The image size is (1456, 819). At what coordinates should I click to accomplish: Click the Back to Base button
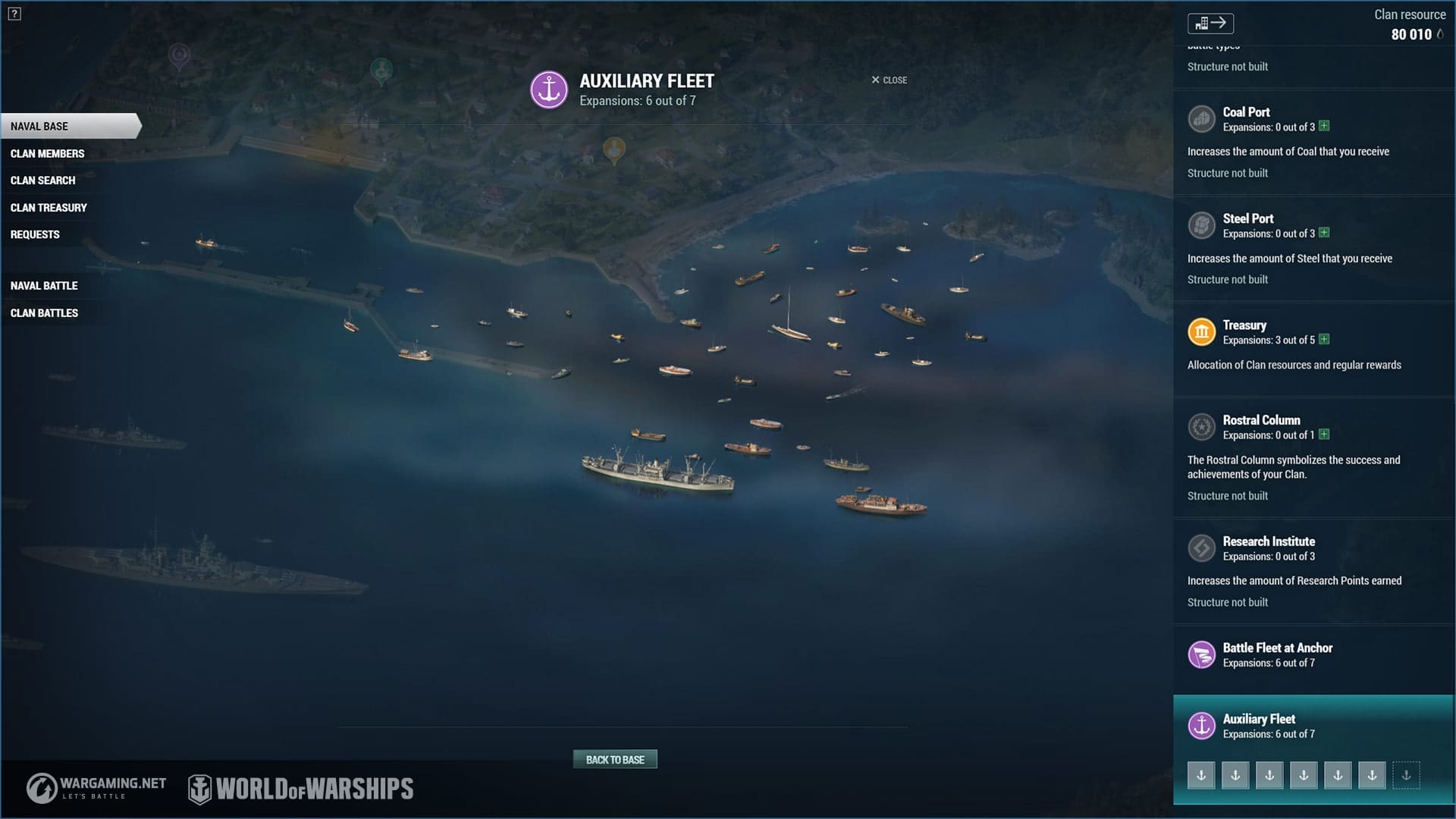click(x=615, y=760)
